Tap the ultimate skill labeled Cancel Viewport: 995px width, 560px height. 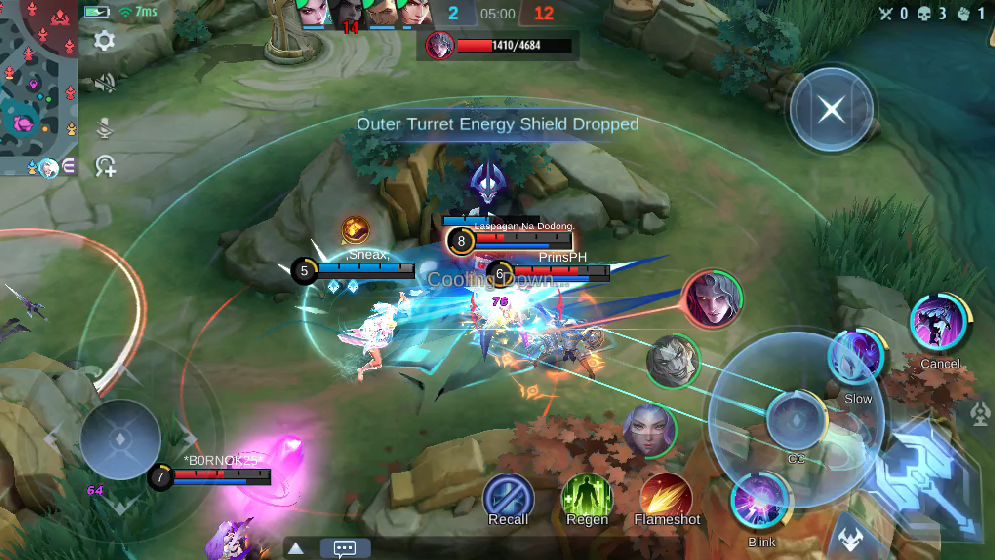tap(940, 323)
